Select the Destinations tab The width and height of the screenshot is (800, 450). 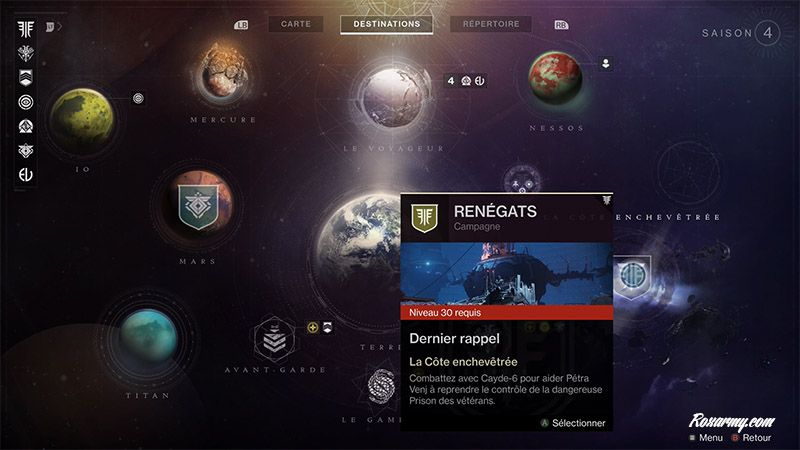click(387, 24)
